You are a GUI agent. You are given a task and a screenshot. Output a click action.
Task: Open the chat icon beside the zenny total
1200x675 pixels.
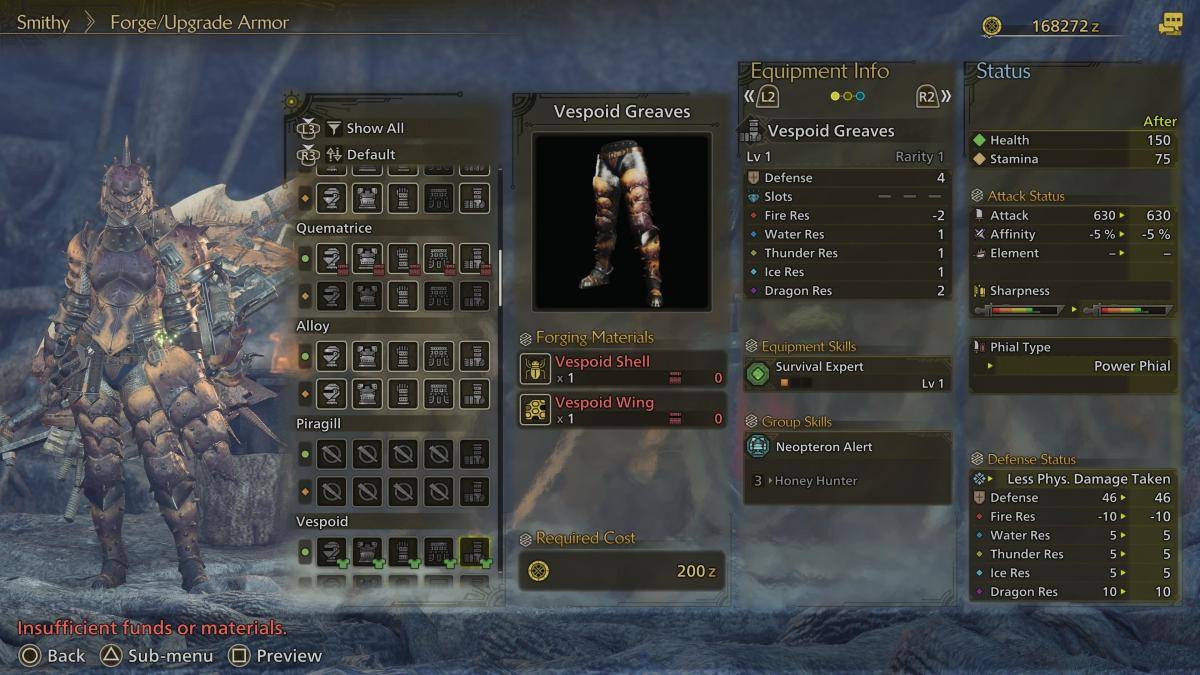pos(1170,25)
